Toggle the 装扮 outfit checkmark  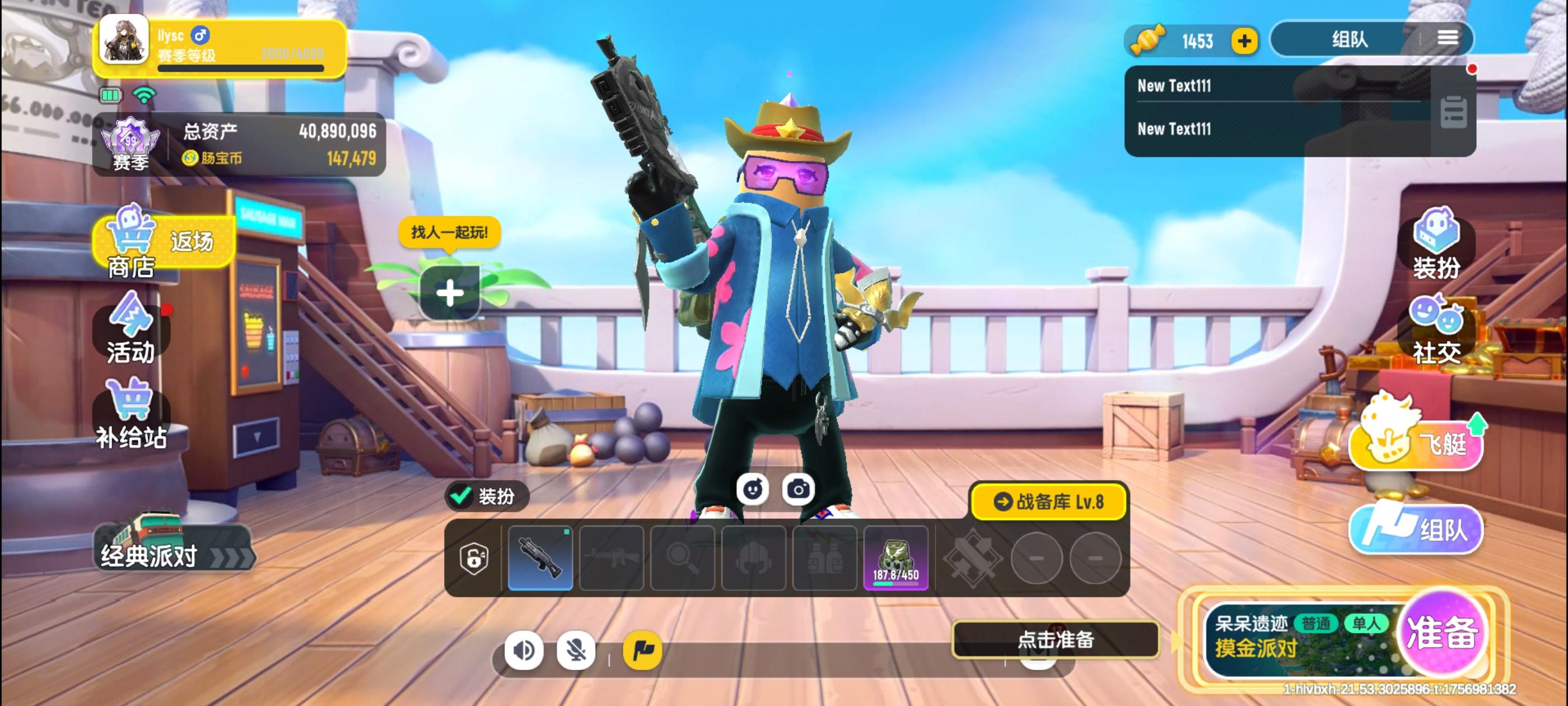(461, 496)
